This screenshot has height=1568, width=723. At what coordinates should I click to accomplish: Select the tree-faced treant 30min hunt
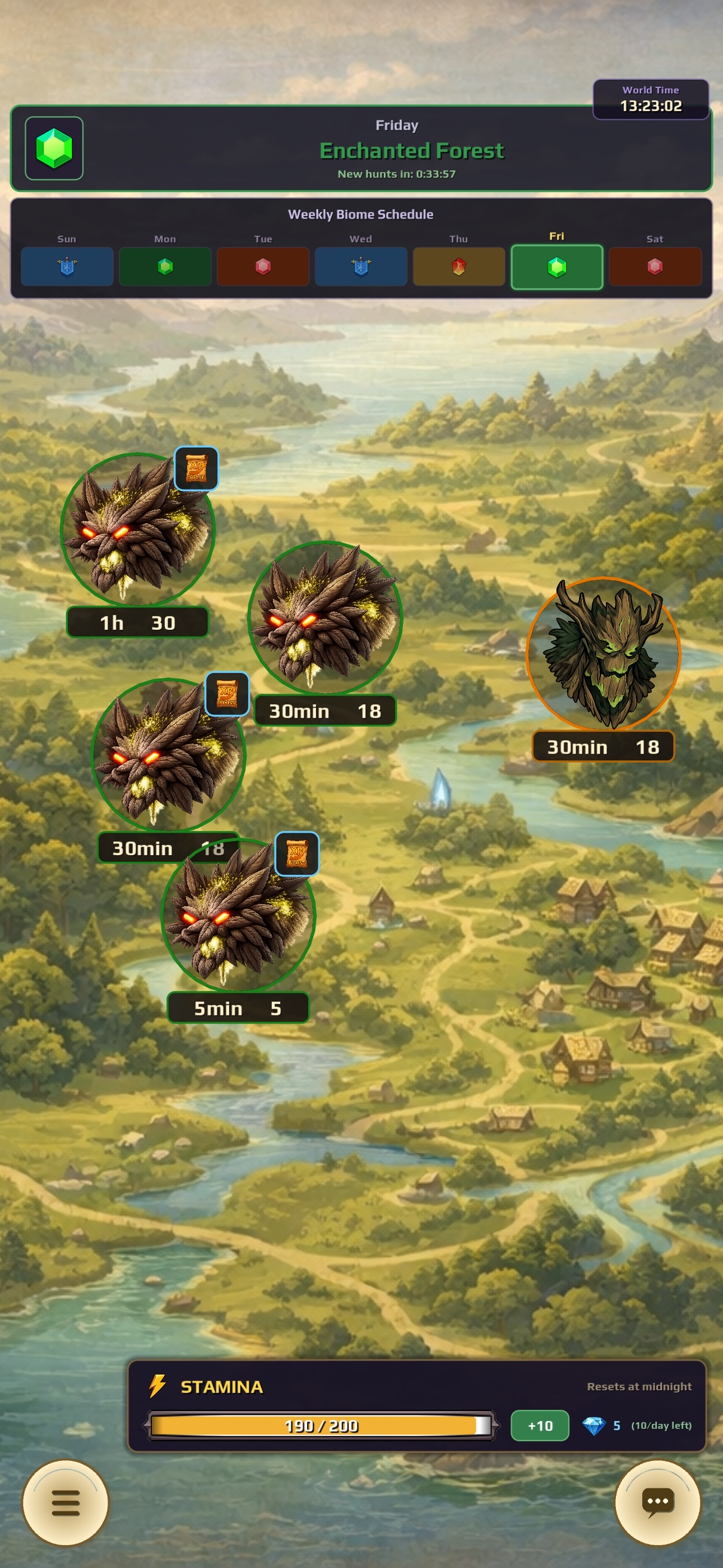603,654
